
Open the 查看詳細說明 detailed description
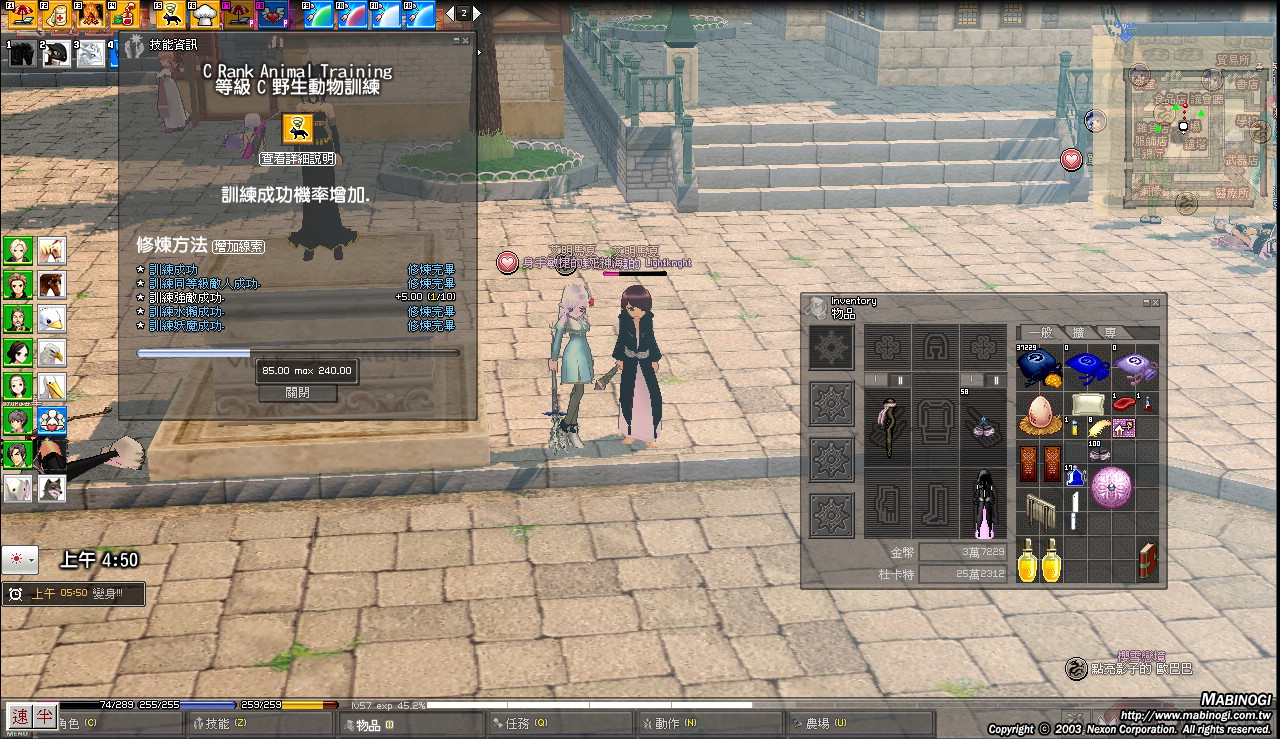pos(297,159)
